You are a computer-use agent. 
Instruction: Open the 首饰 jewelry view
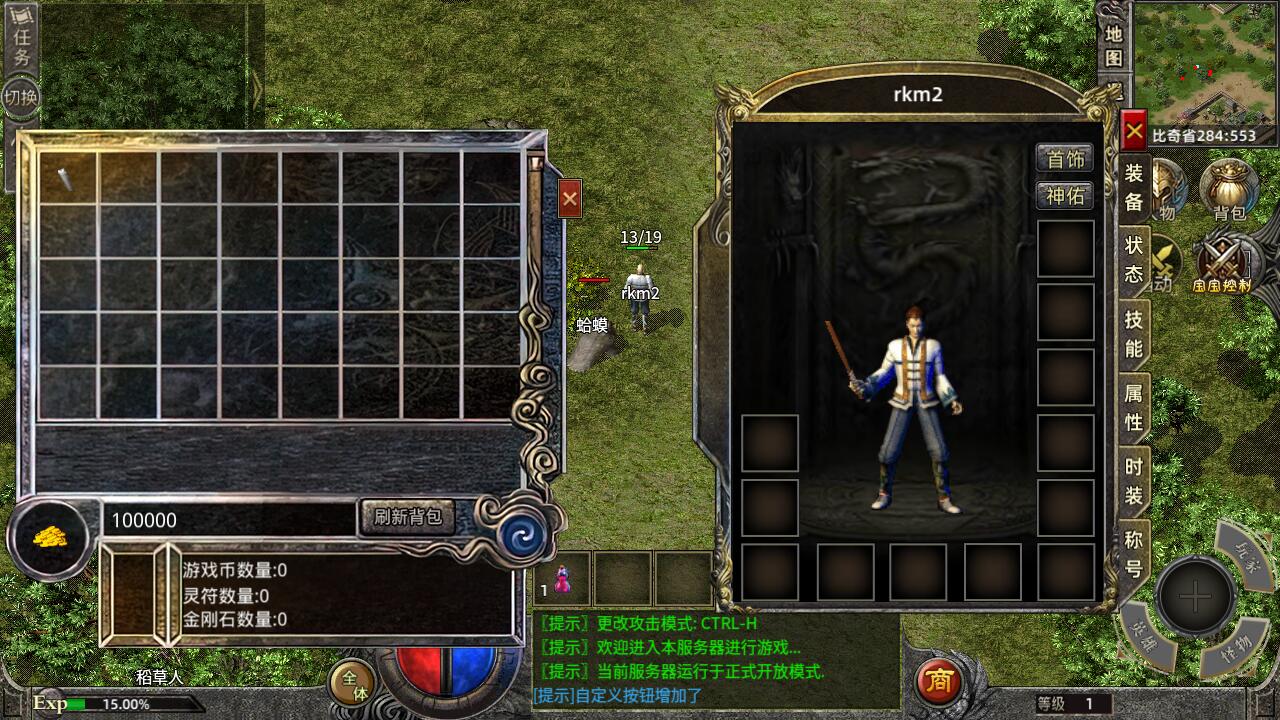(1064, 158)
